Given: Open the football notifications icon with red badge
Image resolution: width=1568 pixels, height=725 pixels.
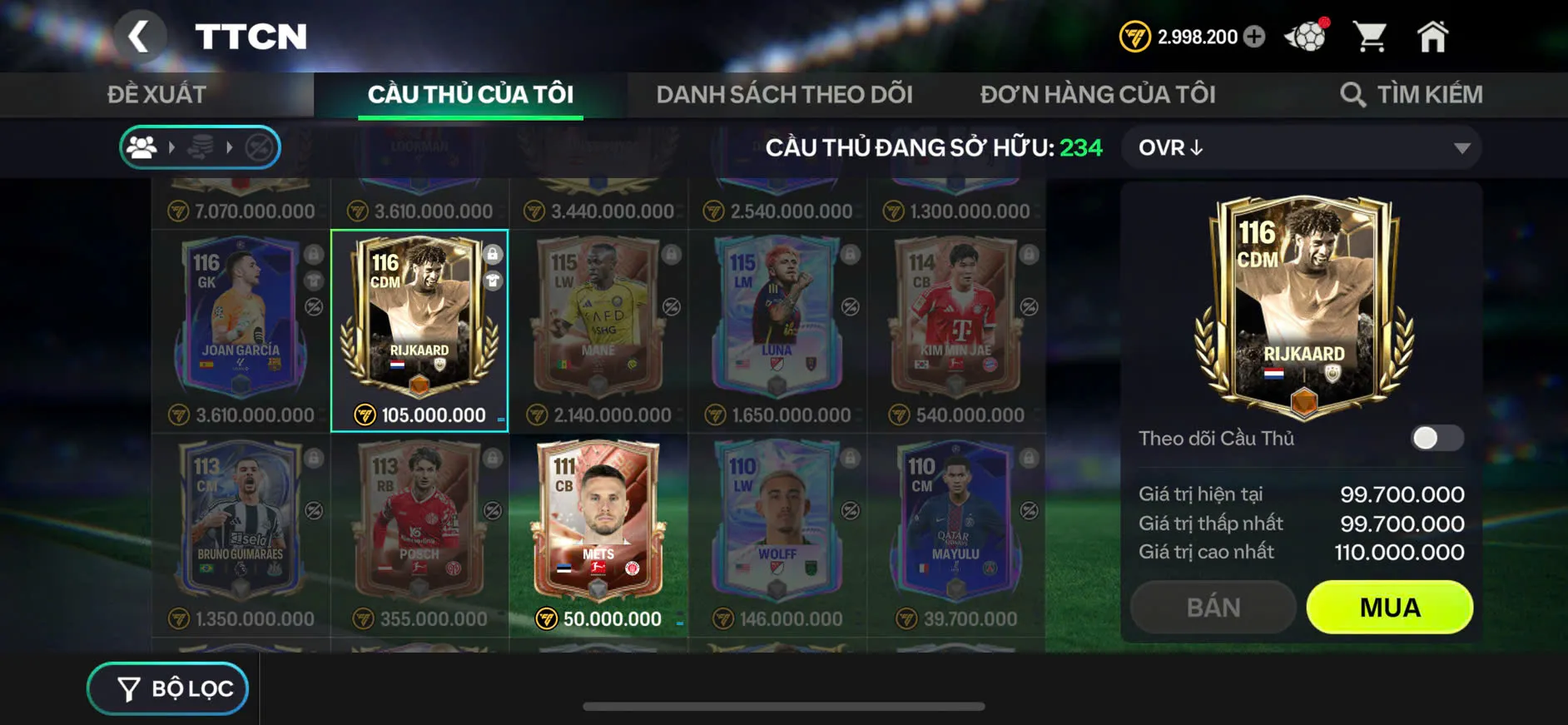Looking at the screenshot, I should tap(1307, 35).
